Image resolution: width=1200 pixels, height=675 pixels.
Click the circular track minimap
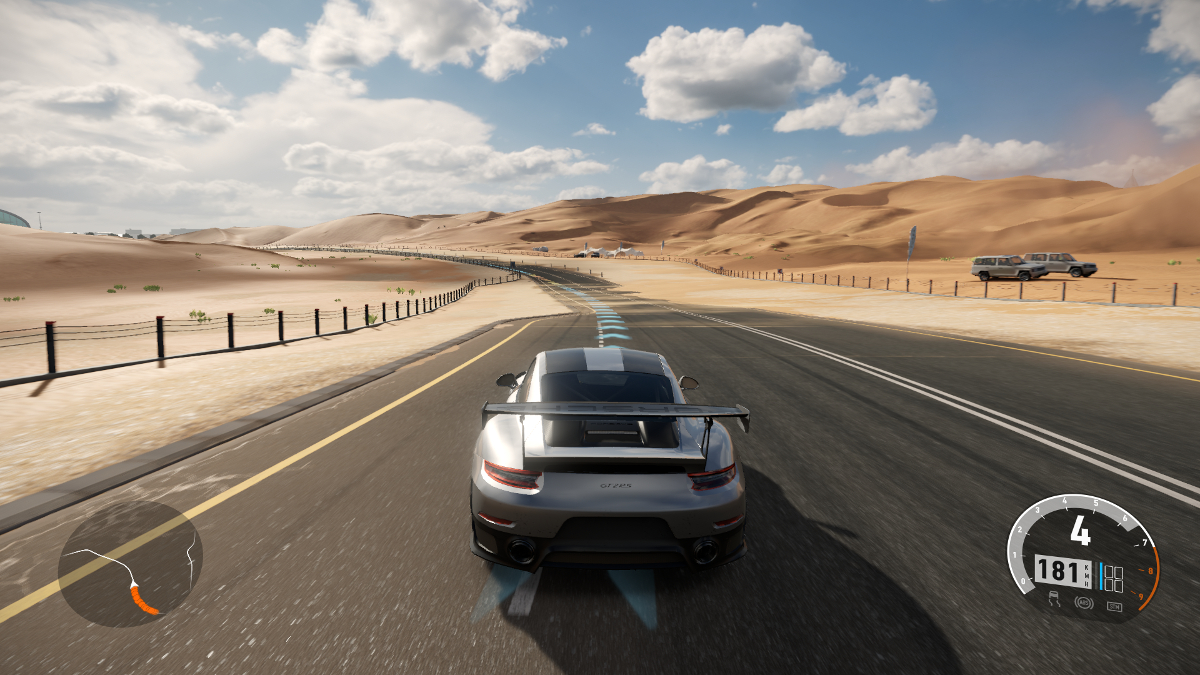130,564
